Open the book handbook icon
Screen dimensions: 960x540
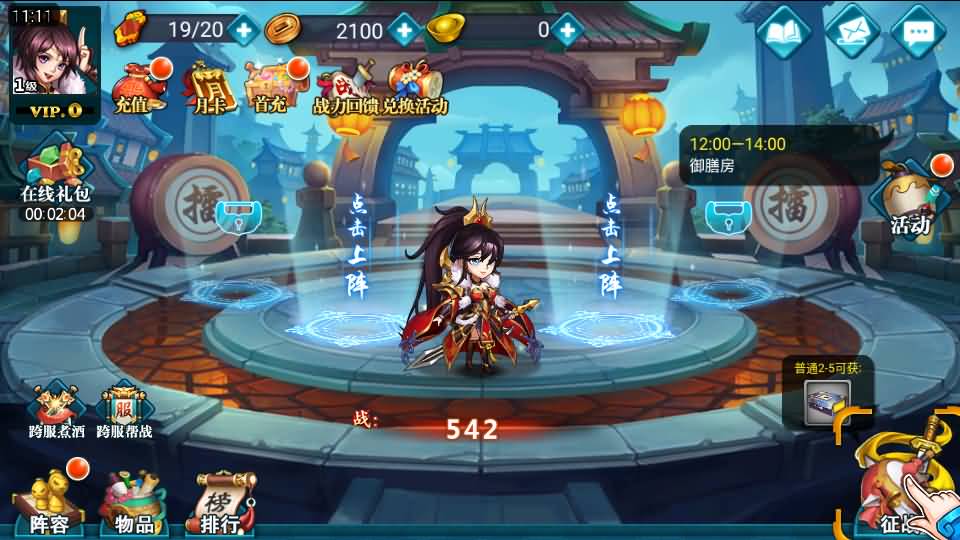[x=784, y=33]
